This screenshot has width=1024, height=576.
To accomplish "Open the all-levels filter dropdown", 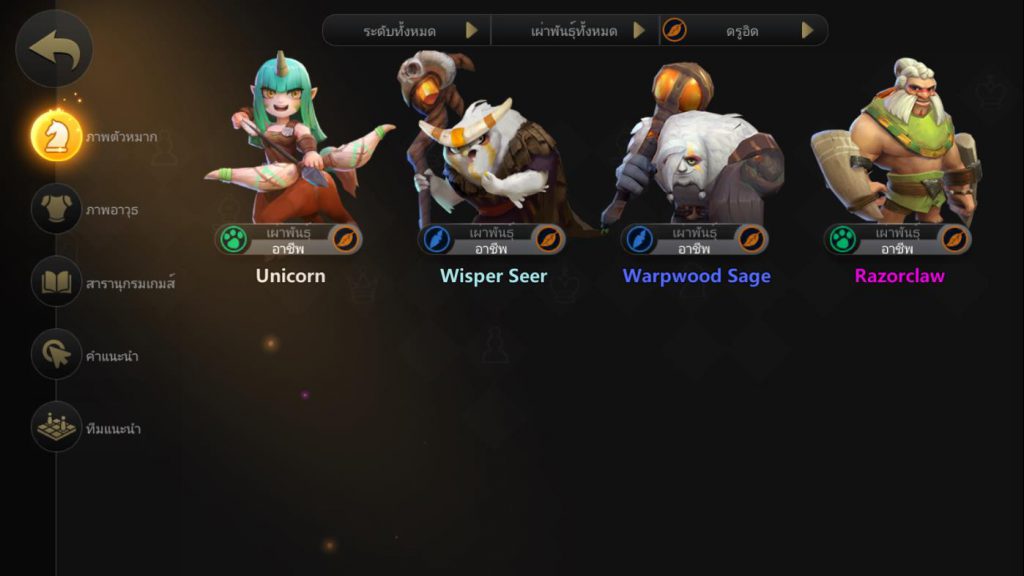I will pyautogui.click(x=406, y=31).
